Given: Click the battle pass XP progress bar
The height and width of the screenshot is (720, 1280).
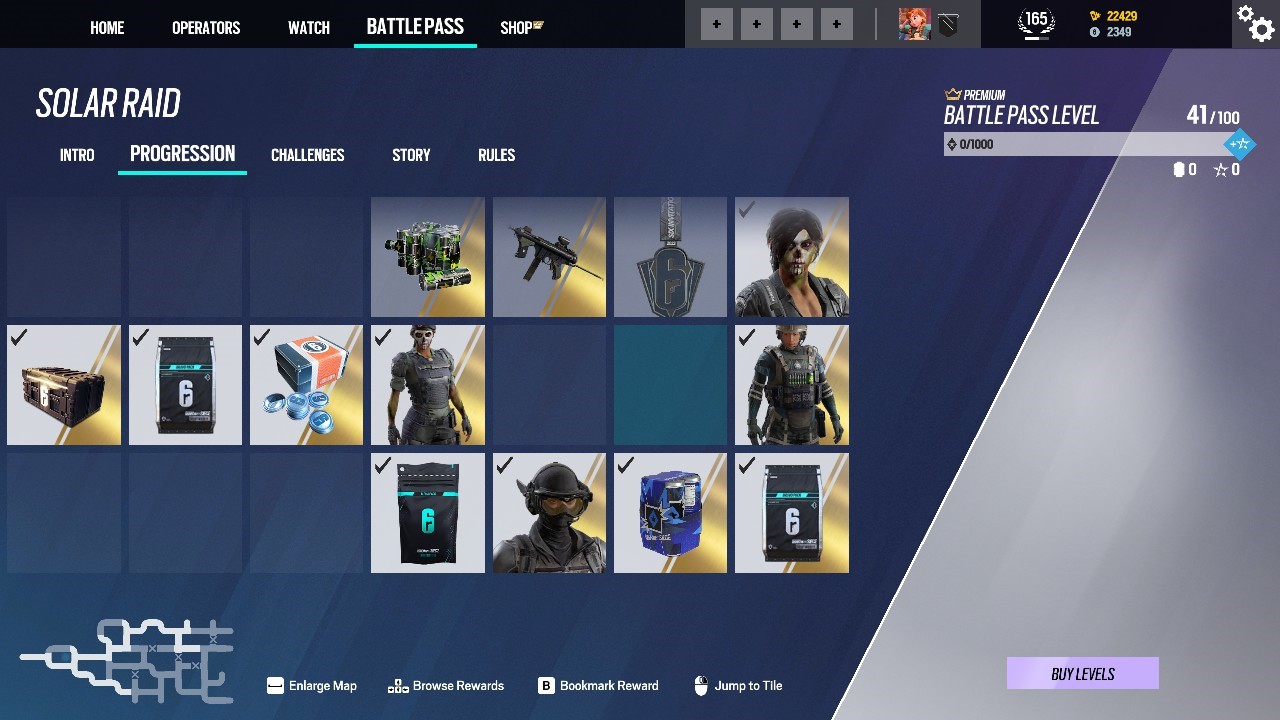Looking at the screenshot, I should [x=1080, y=143].
